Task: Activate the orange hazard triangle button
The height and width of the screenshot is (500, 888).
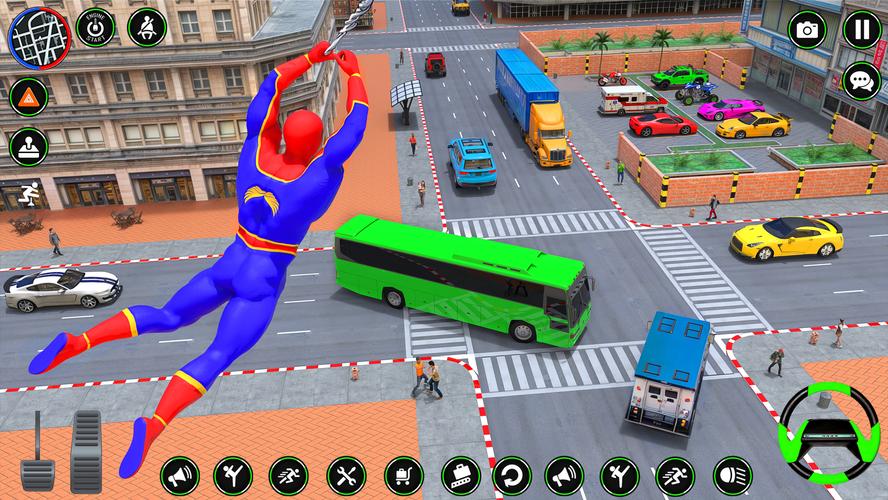Action: click(29, 96)
